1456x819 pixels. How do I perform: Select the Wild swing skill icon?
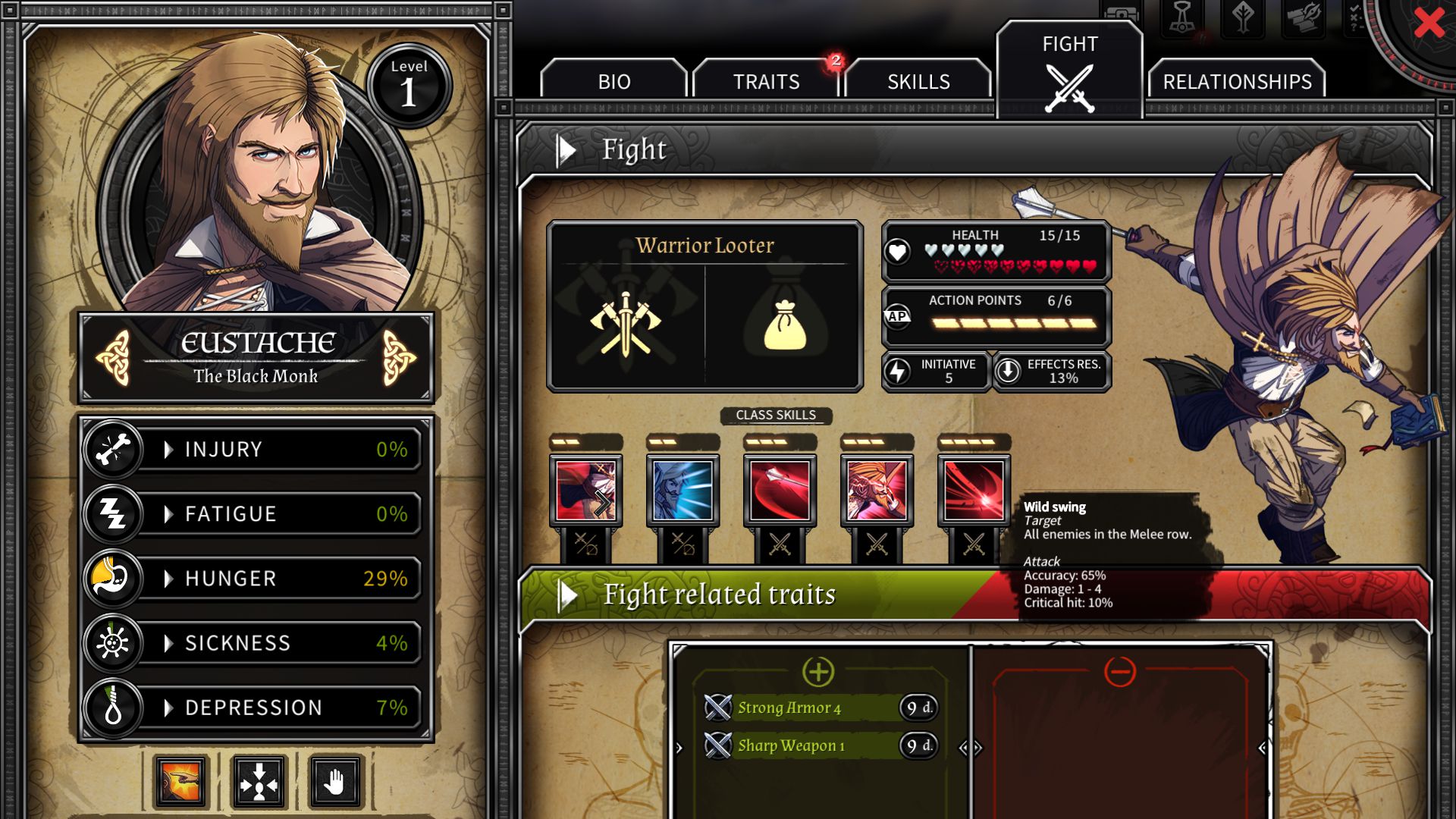click(x=974, y=490)
